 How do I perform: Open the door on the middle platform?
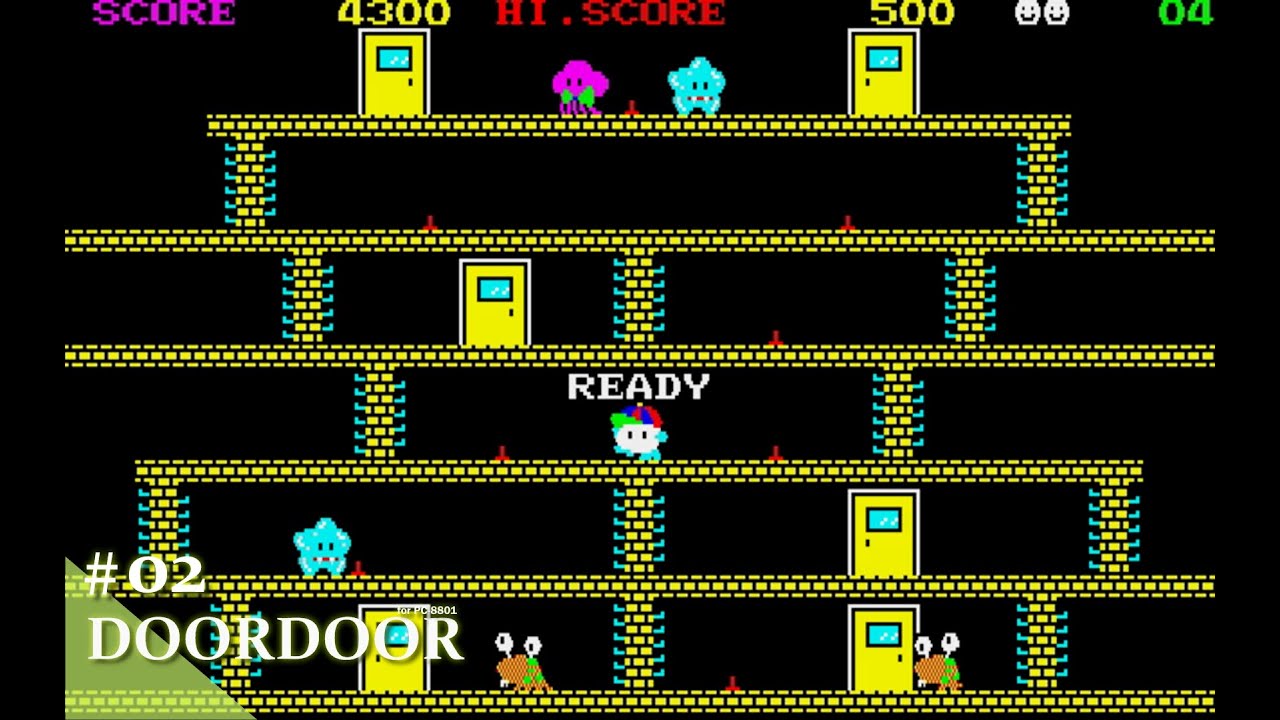click(495, 300)
